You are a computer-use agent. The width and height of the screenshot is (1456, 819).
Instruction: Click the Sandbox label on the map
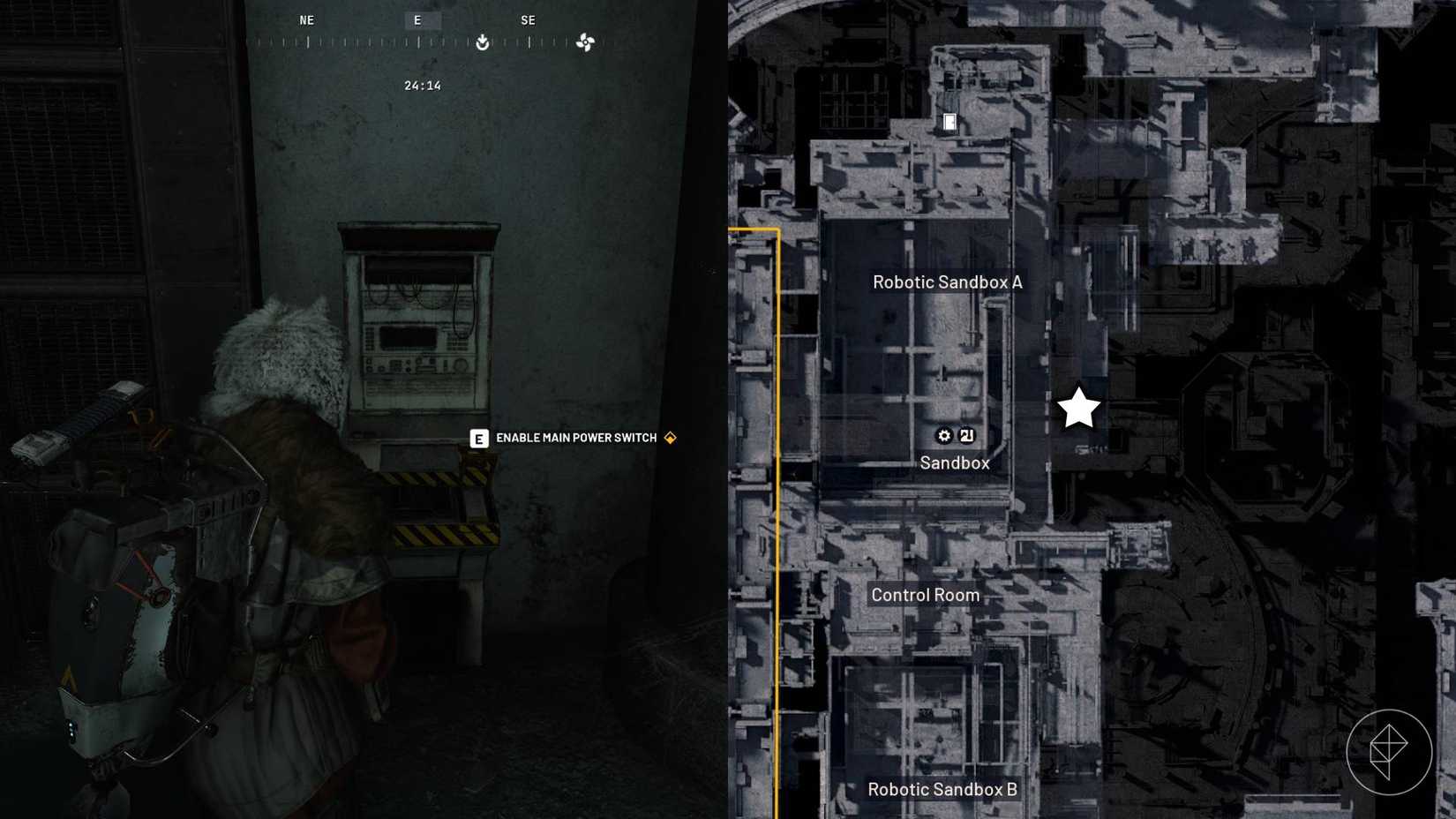pos(954,462)
